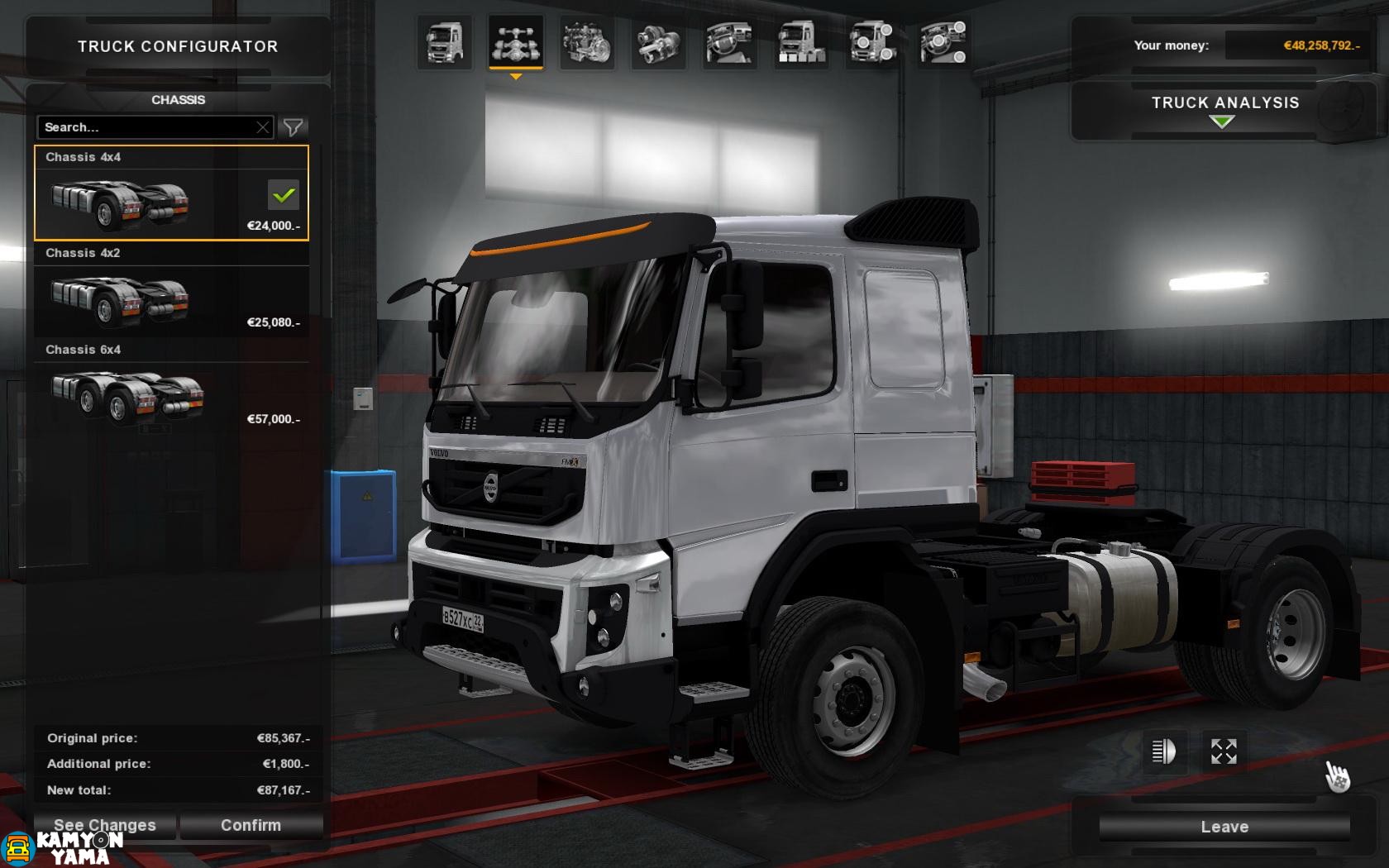1389x868 pixels.
Task: Open the search filter funnel icon
Action: 294,127
